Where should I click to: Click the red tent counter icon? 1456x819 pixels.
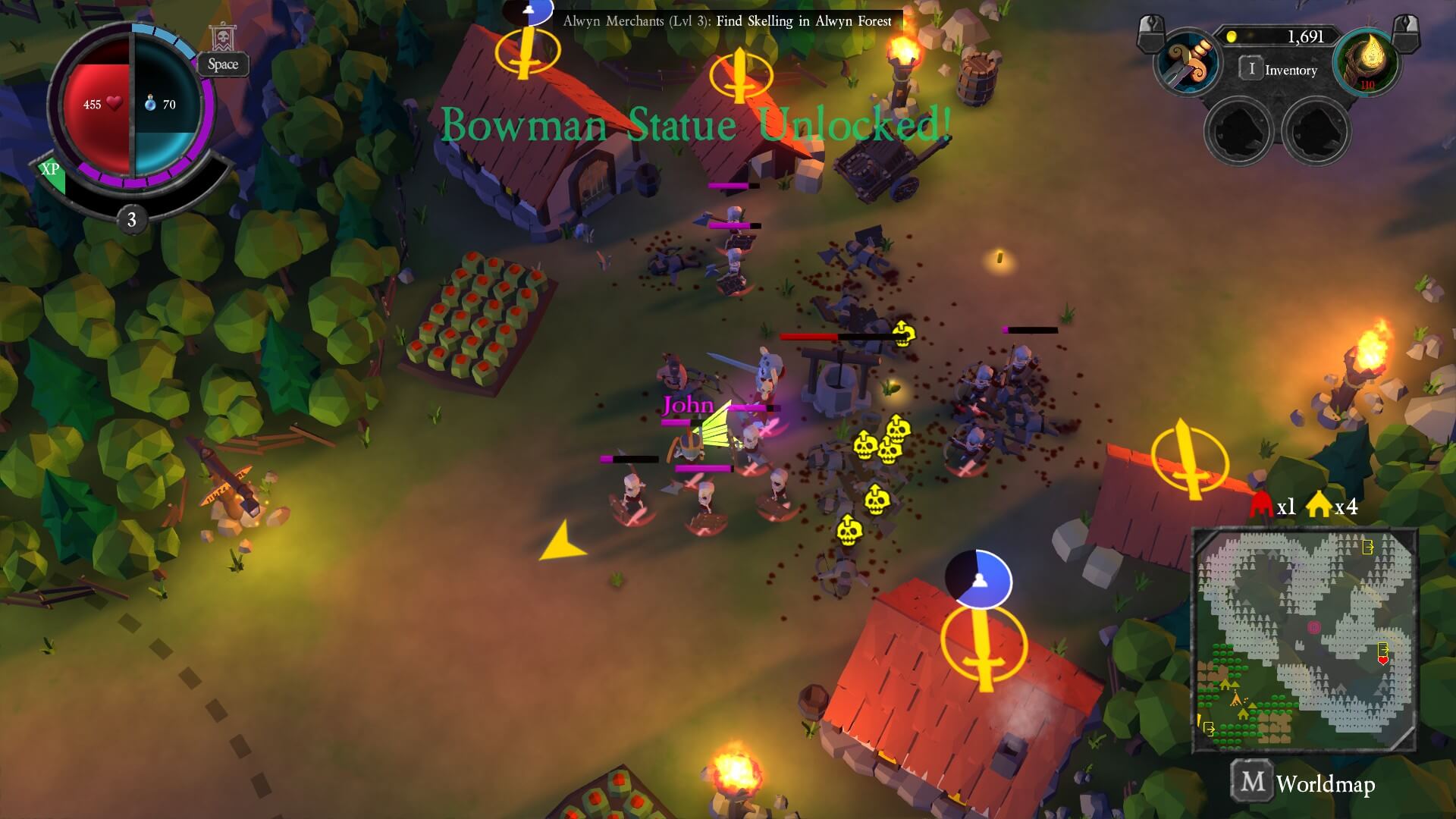coord(1260,506)
